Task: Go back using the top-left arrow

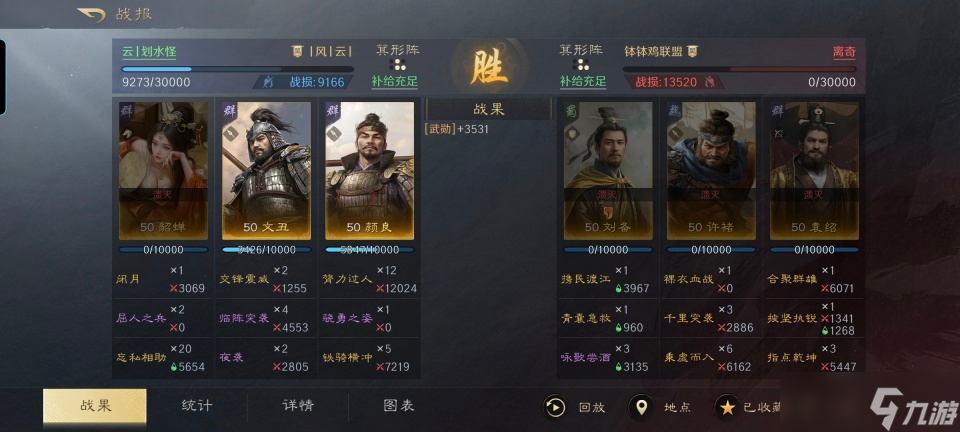Action: tap(90, 15)
